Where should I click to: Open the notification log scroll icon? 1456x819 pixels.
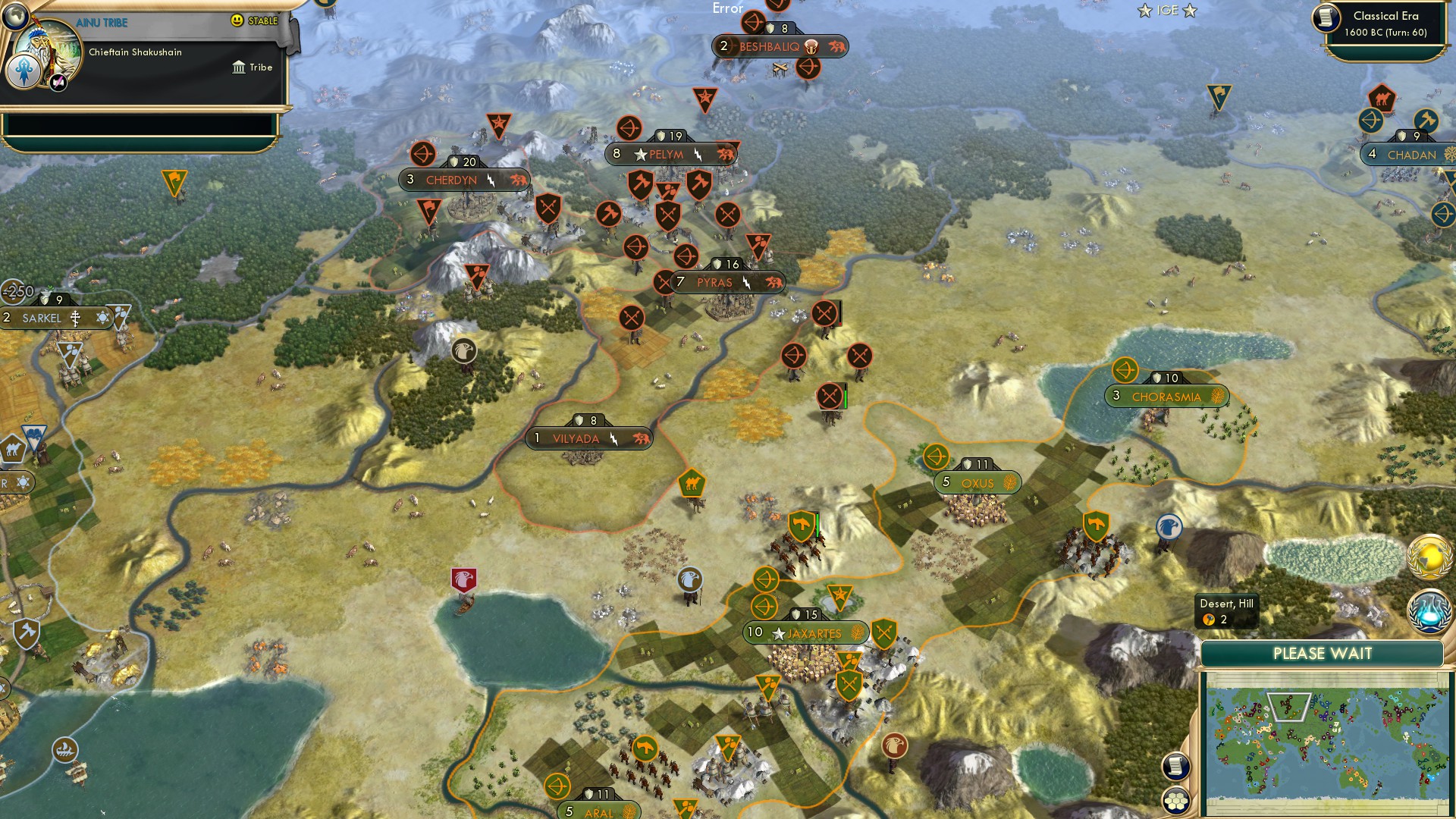pyautogui.click(x=1176, y=767)
